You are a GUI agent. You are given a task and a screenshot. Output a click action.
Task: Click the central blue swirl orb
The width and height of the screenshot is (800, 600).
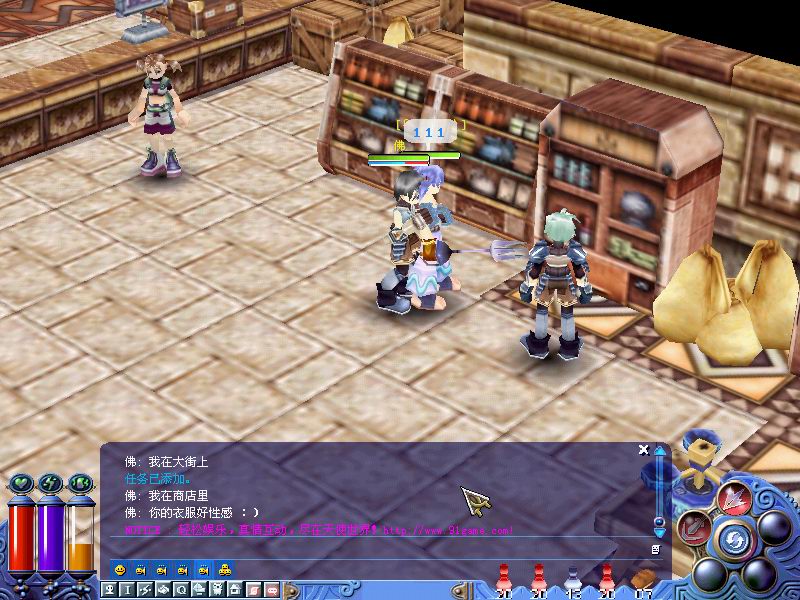click(x=734, y=540)
